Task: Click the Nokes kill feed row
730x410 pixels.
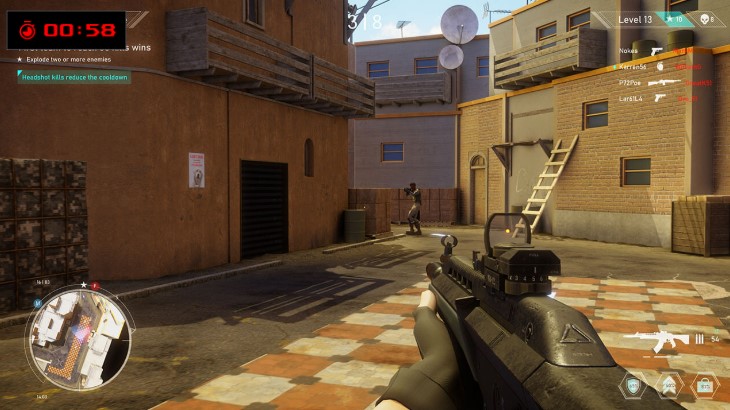Action: click(x=660, y=51)
